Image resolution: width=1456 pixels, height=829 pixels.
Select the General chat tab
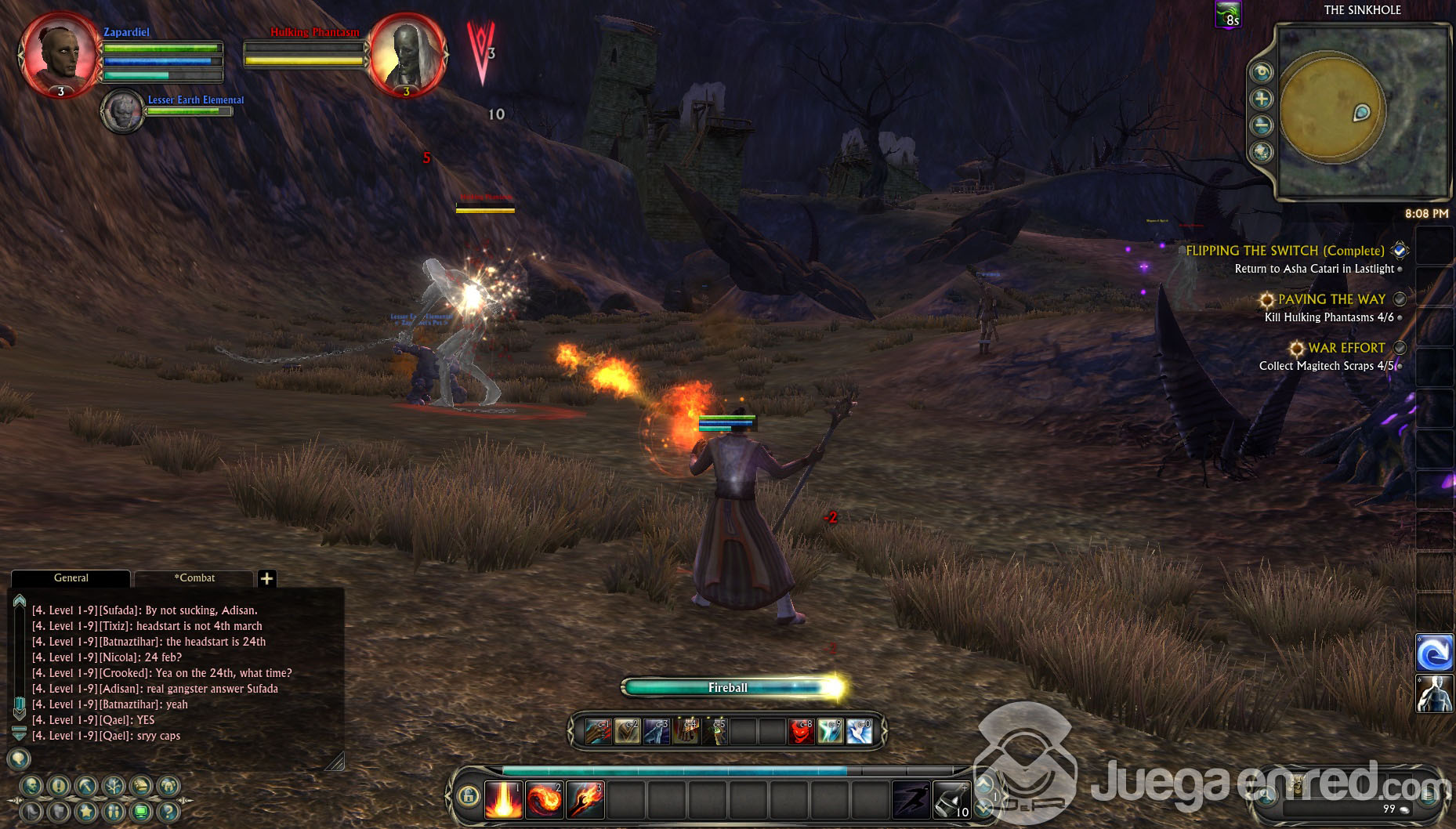[x=71, y=578]
